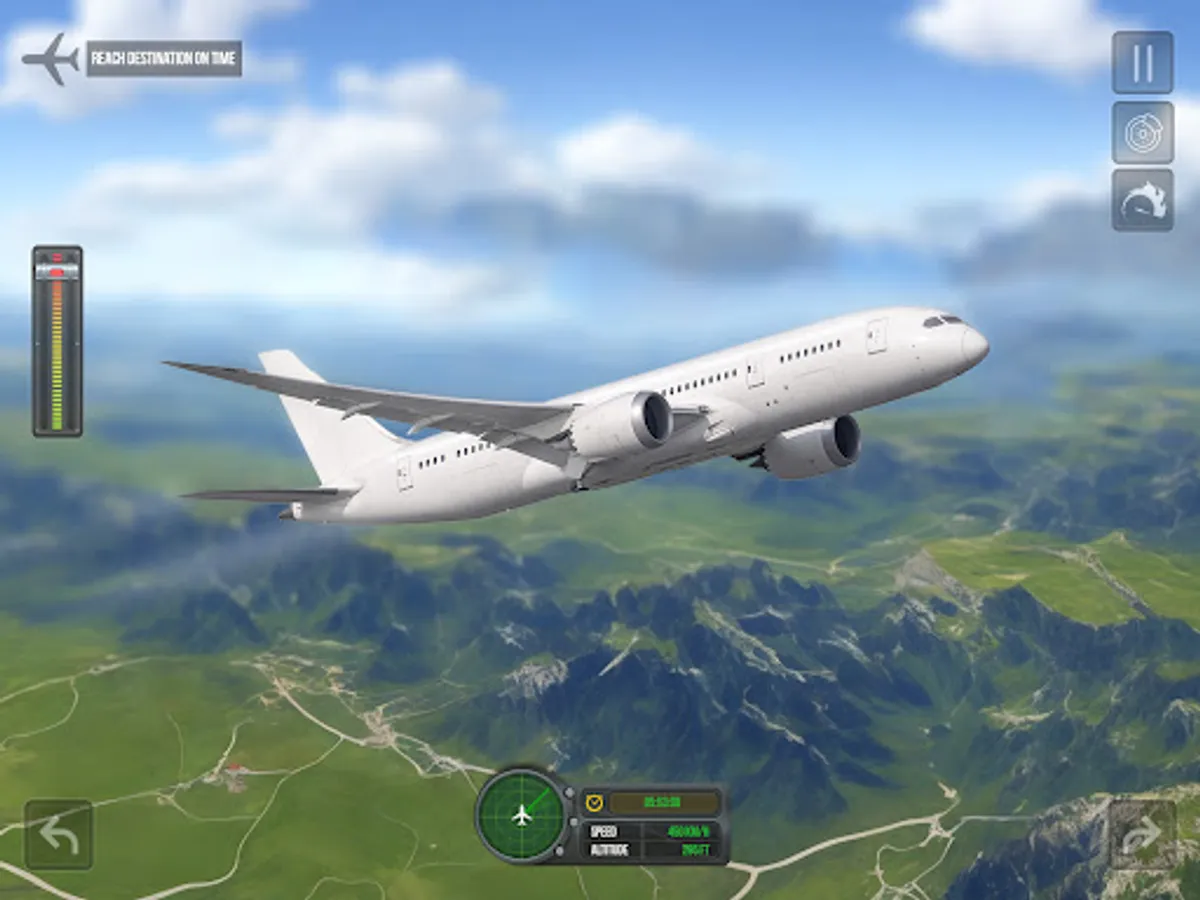Activate the flaming speedometer boost

(1143, 200)
